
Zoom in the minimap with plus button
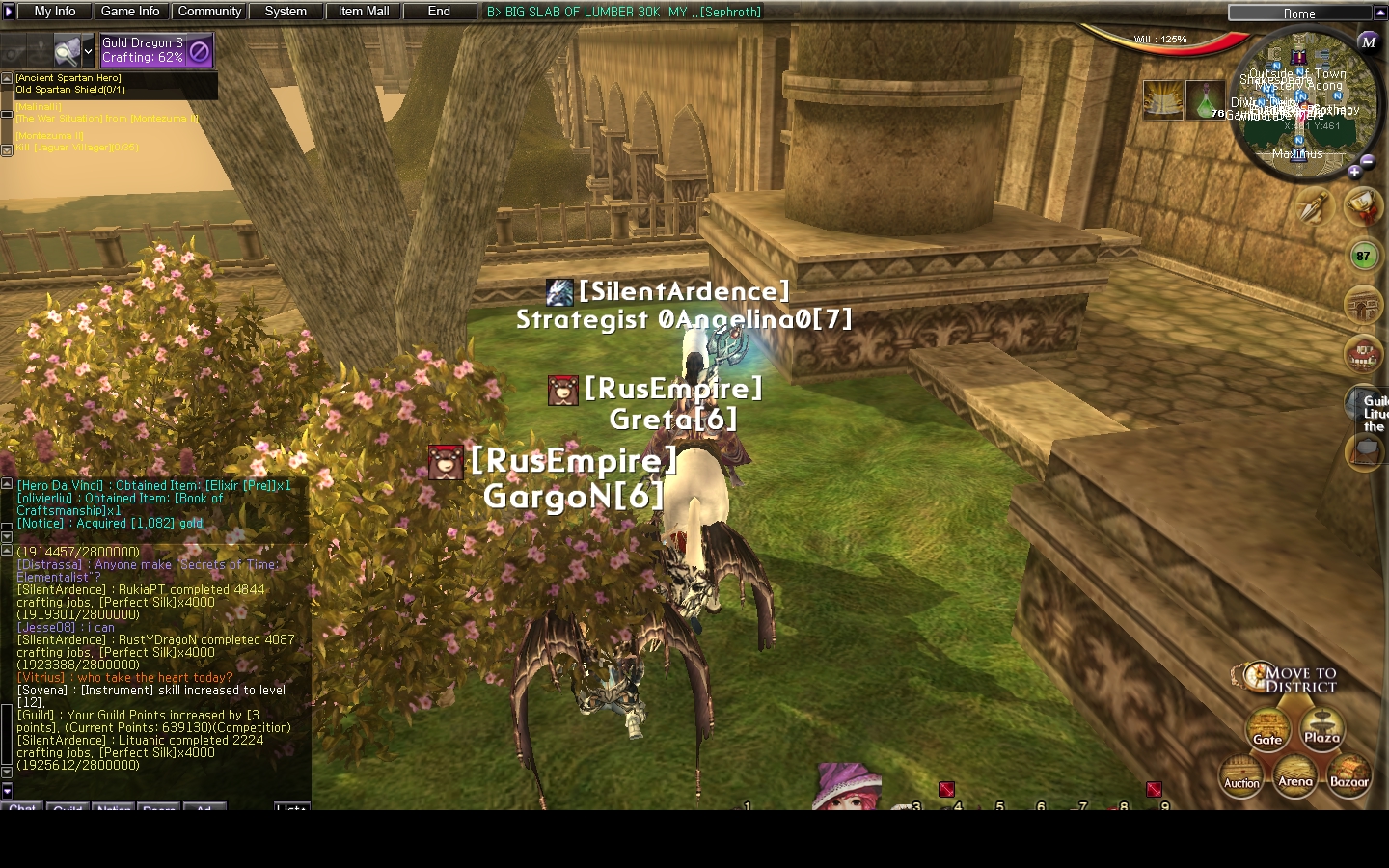coord(1354,172)
